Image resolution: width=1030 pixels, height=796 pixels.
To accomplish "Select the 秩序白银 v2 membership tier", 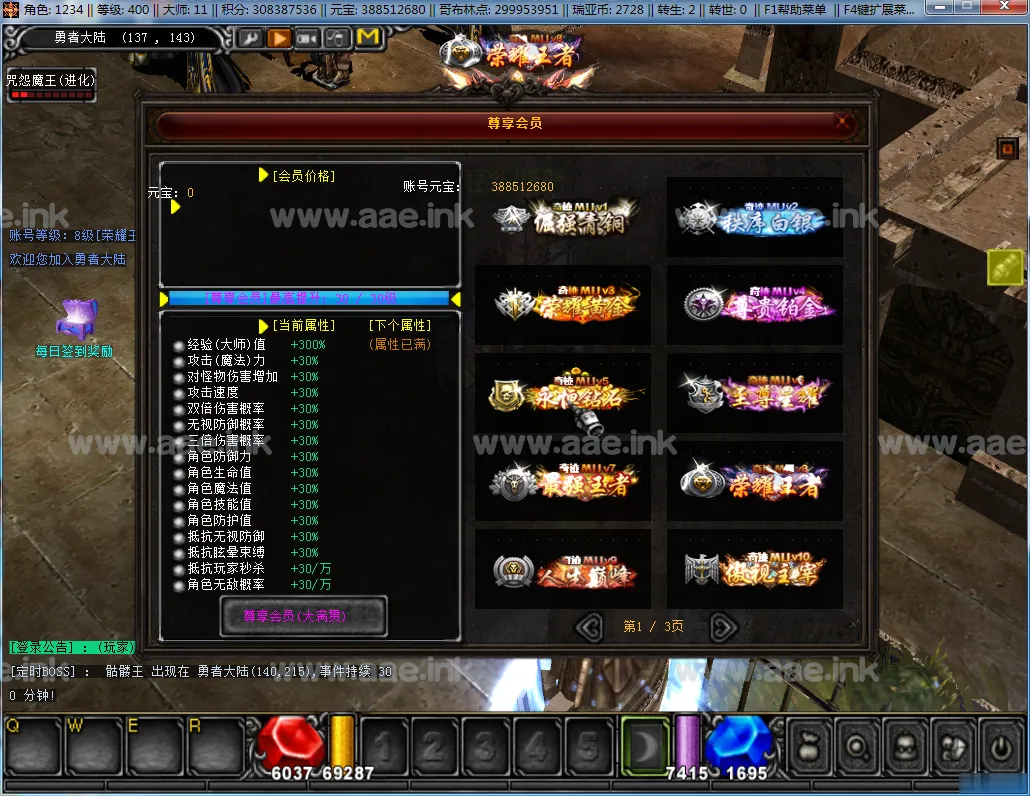I will coord(755,218).
